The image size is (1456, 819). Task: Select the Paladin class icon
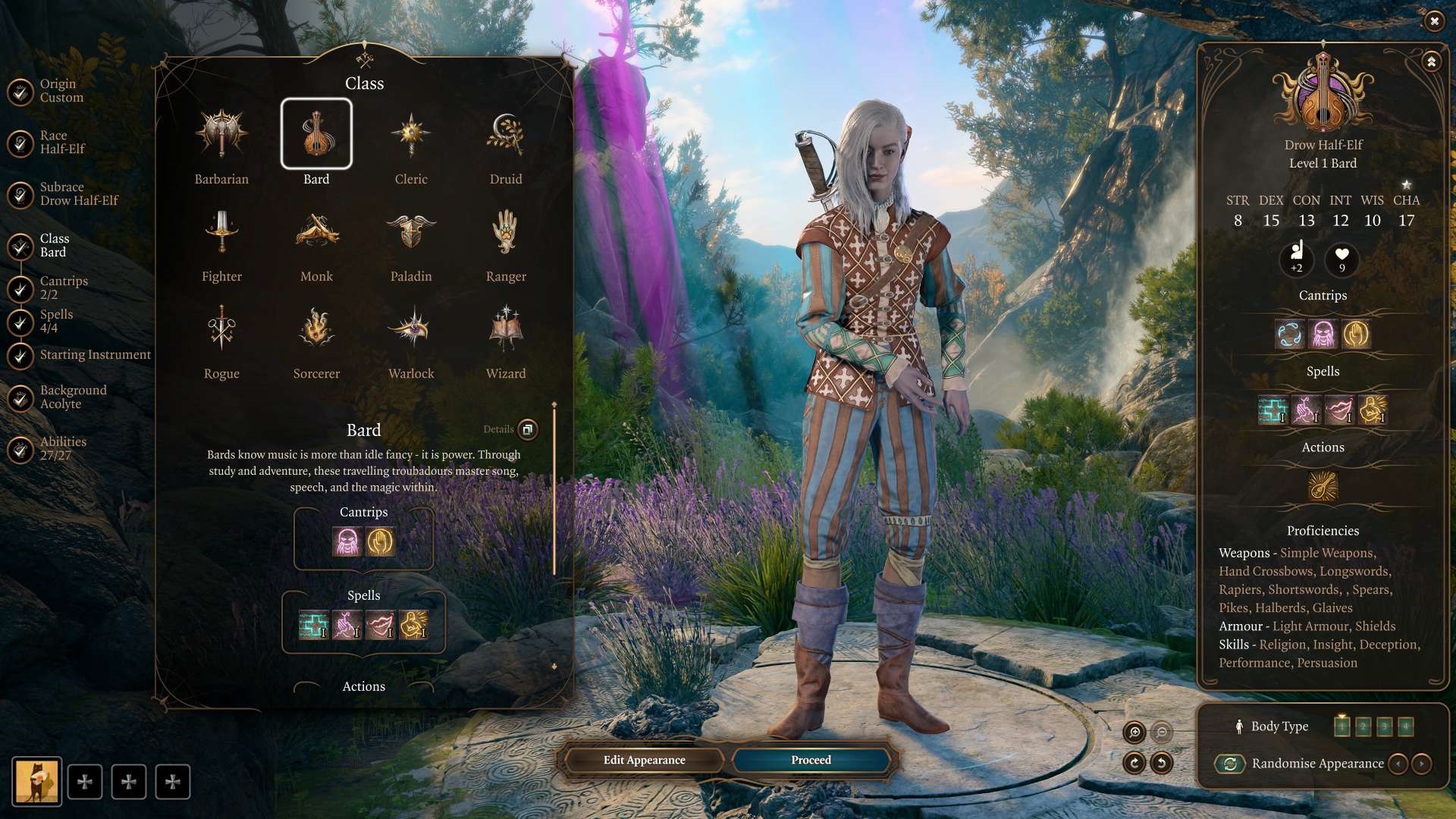click(411, 232)
